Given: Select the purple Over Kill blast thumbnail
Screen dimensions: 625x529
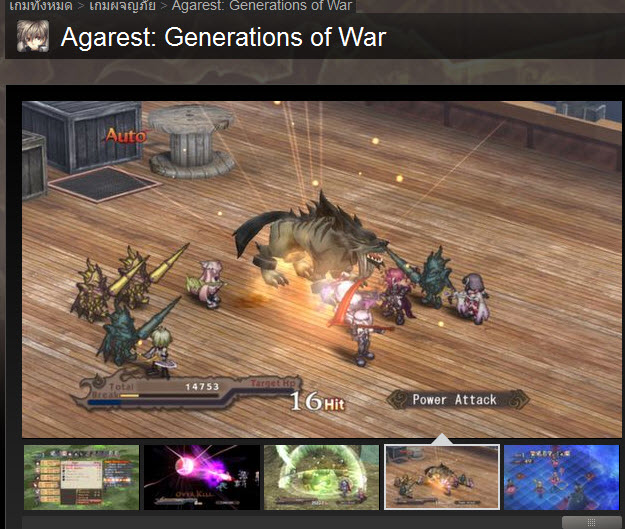Looking at the screenshot, I should click(201, 478).
